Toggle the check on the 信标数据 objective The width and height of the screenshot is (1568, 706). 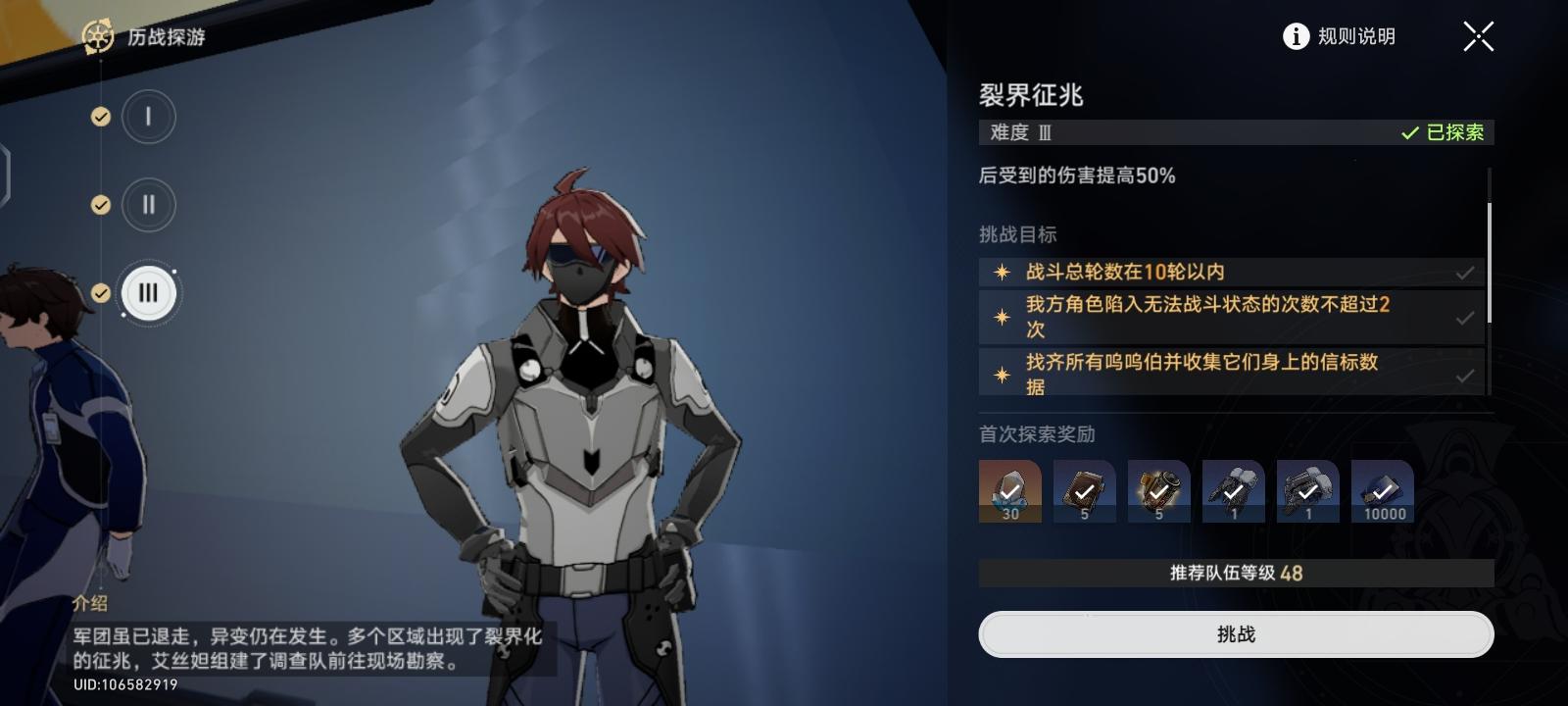click(x=1466, y=374)
